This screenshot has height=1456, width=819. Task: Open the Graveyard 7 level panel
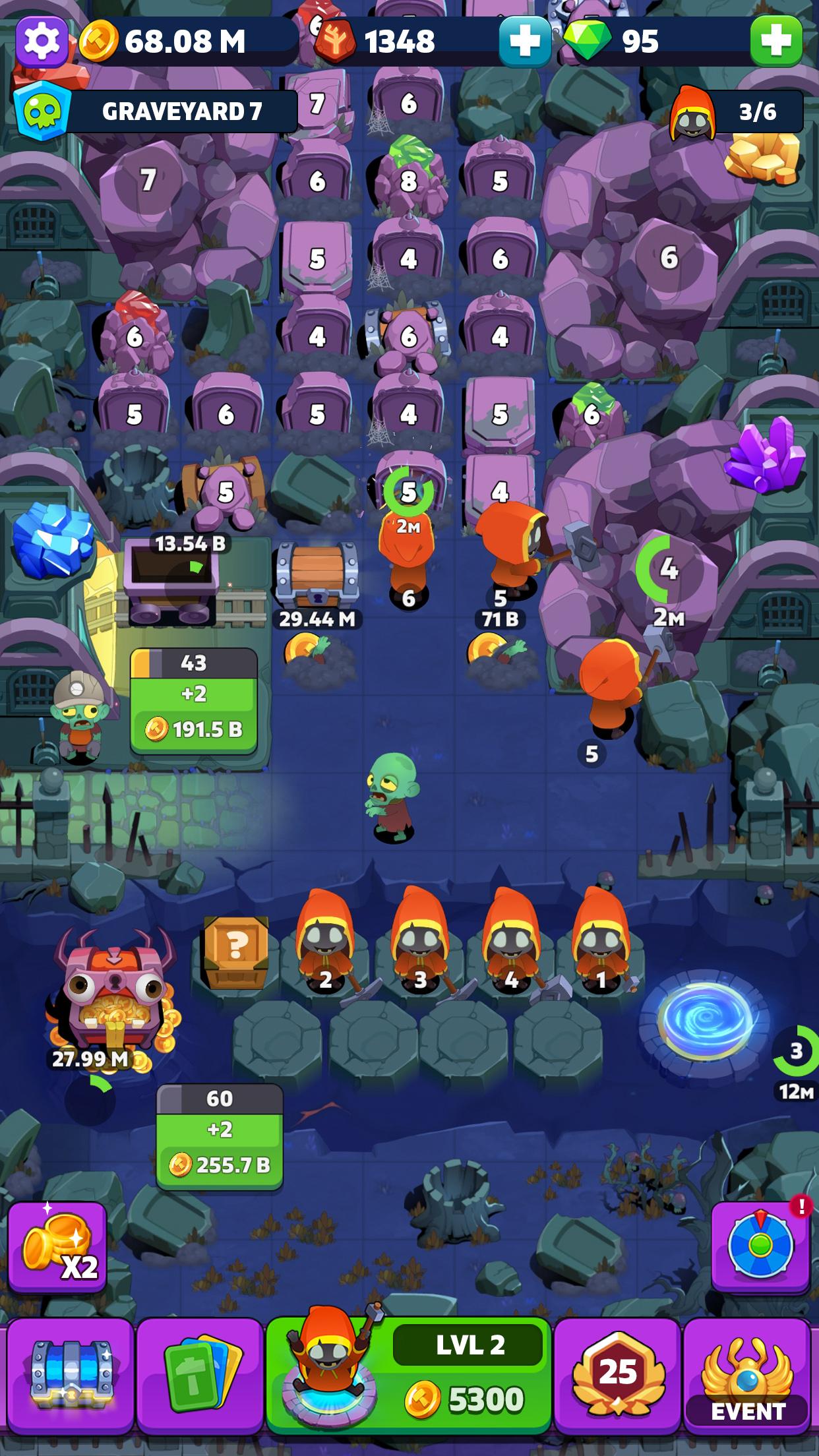point(156,111)
